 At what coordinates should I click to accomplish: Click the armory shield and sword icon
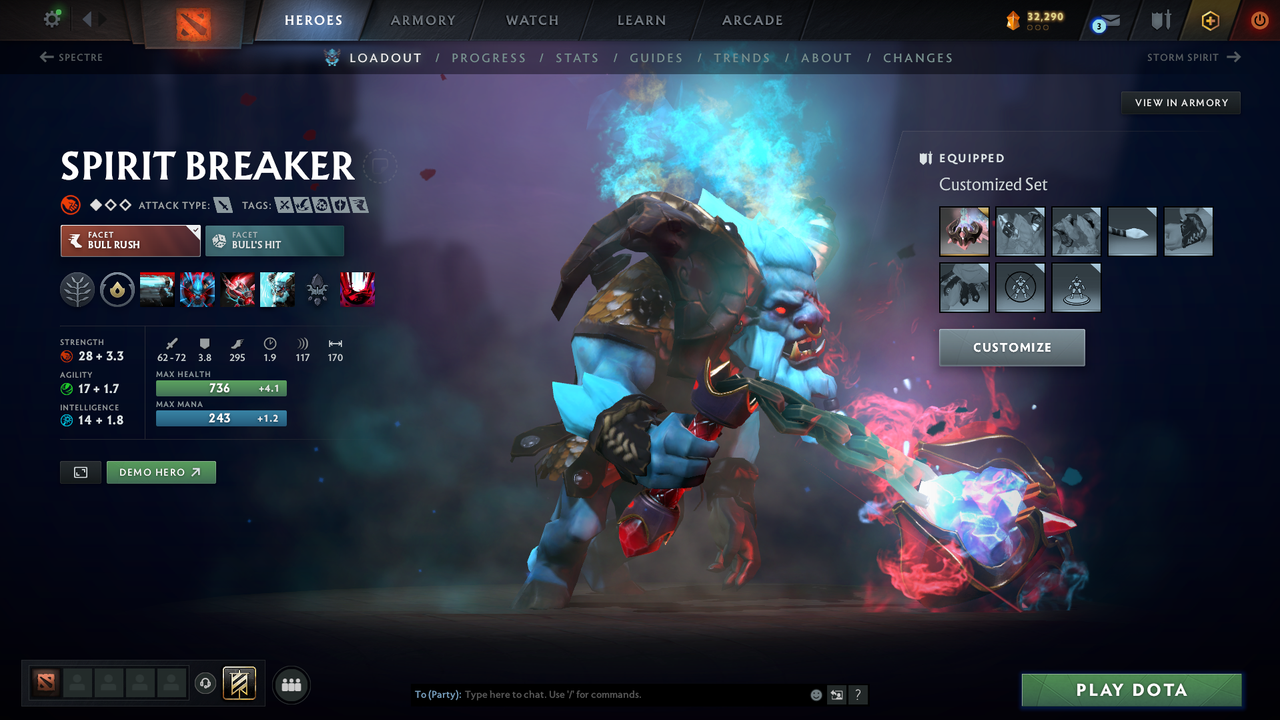(x=1159, y=20)
